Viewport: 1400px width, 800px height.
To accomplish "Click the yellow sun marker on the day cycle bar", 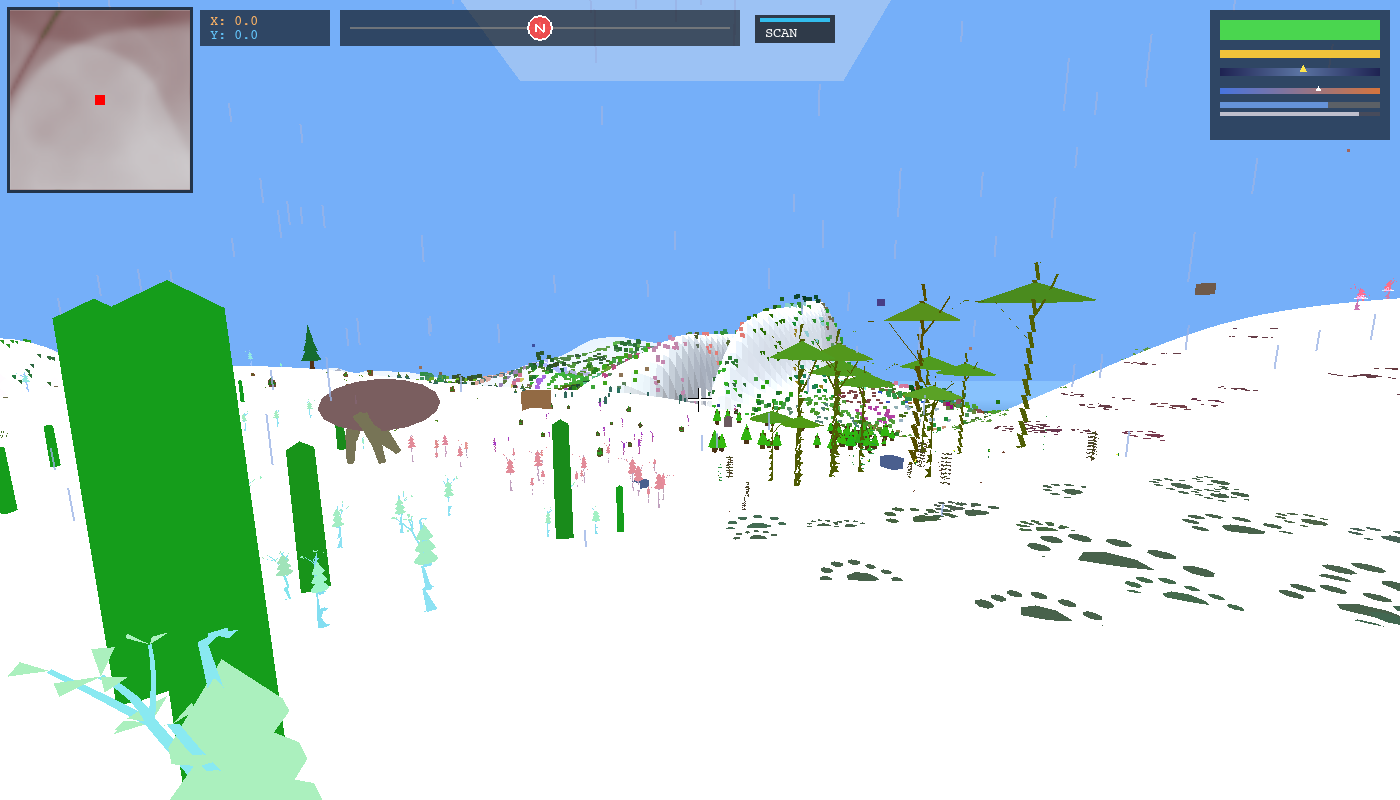I will tap(1303, 70).
